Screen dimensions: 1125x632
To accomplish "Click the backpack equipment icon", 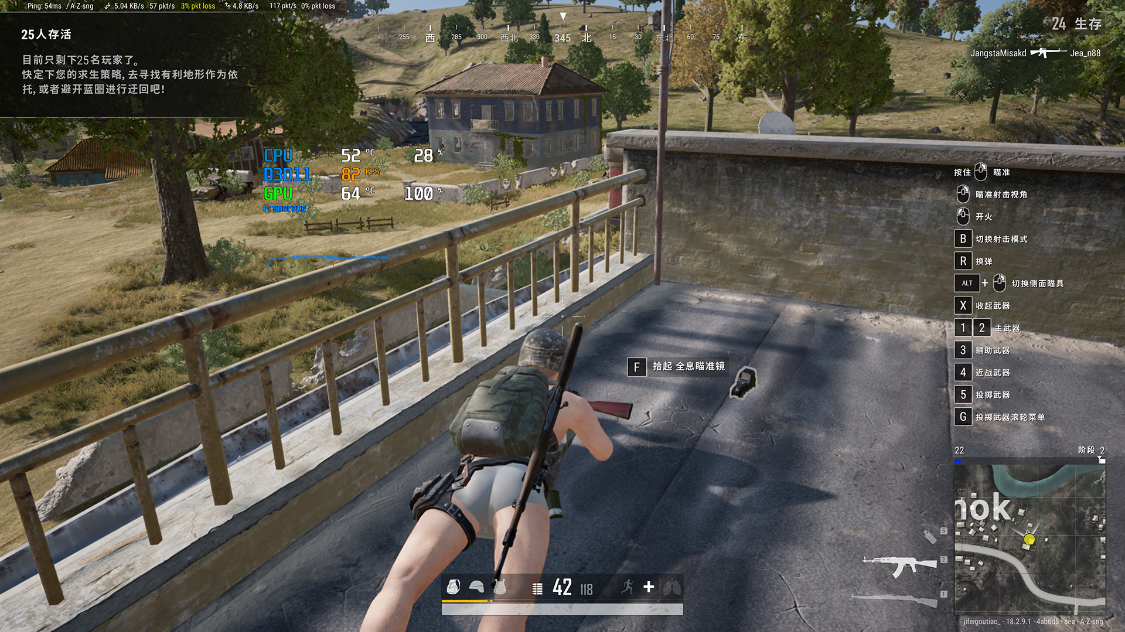I will coord(454,588).
